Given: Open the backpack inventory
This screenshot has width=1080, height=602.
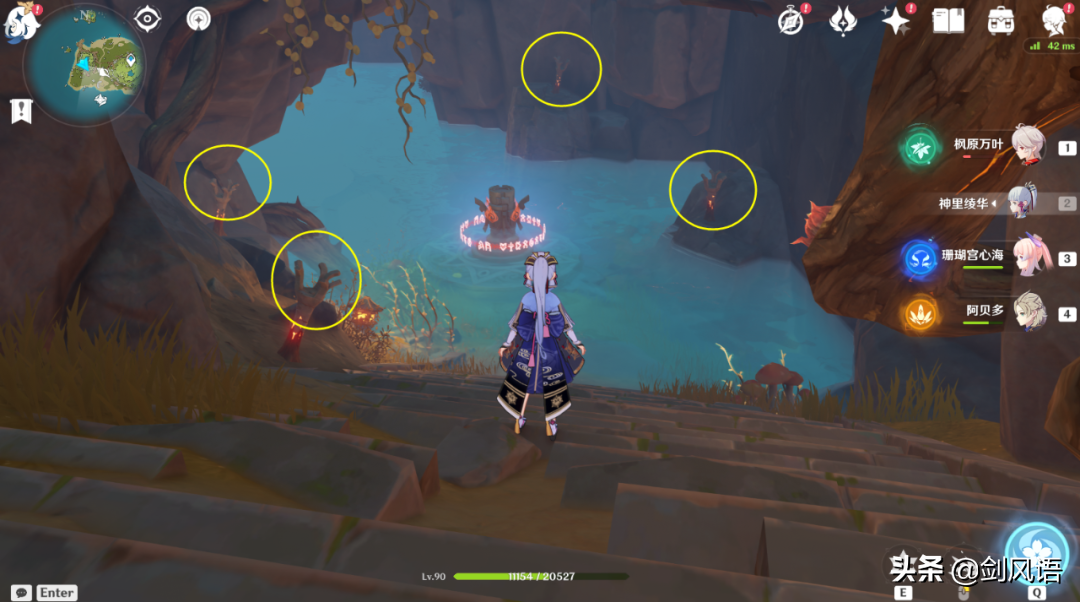Looking at the screenshot, I should (x=999, y=20).
